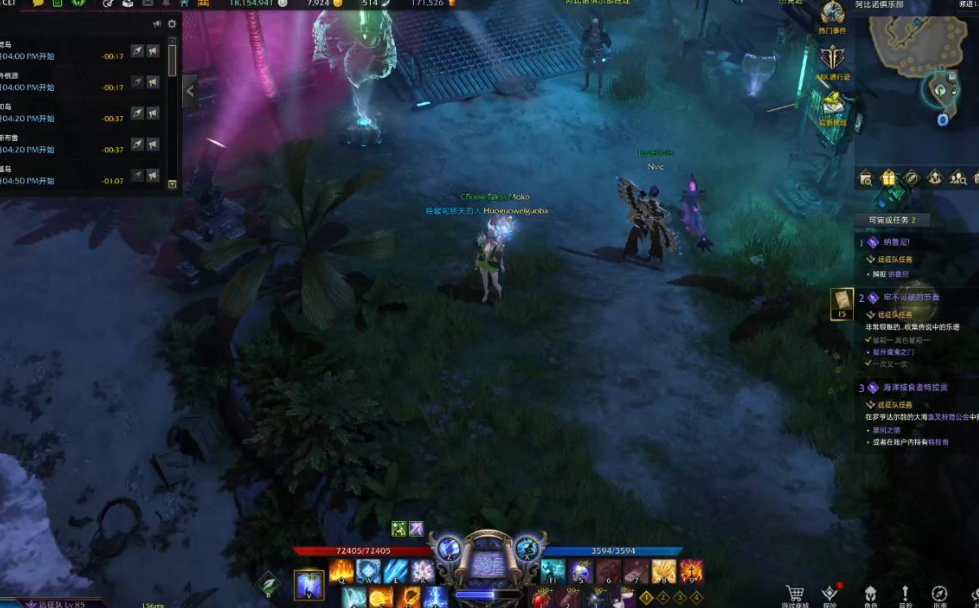Image resolution: width=979 pixels, height=608 pixels.
Task: Open the mail envelope icon in top bar
Action: pyautogui.click(x=146, y=4)
